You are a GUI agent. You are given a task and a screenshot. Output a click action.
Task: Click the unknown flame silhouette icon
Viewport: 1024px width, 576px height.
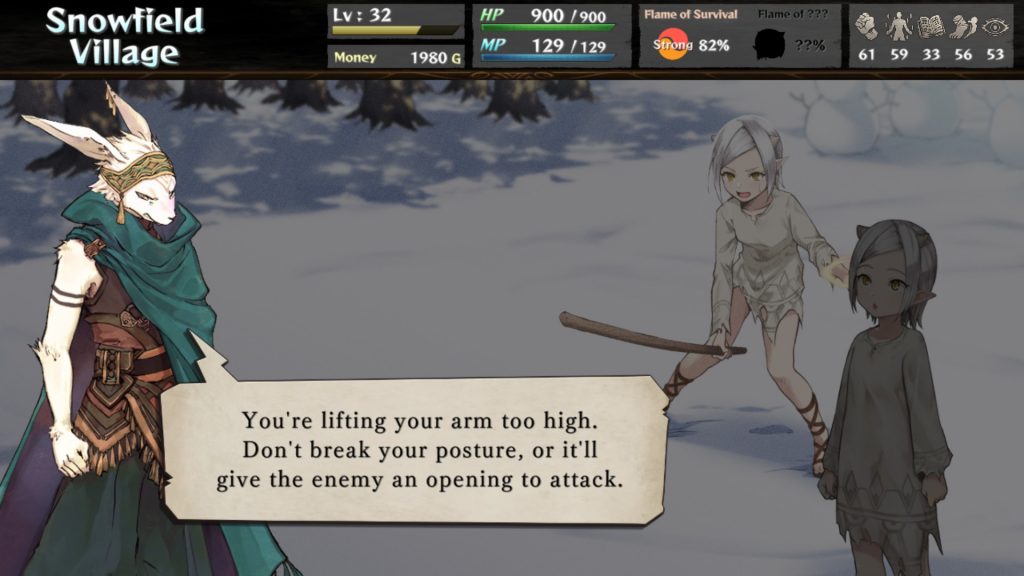(769, 45)
